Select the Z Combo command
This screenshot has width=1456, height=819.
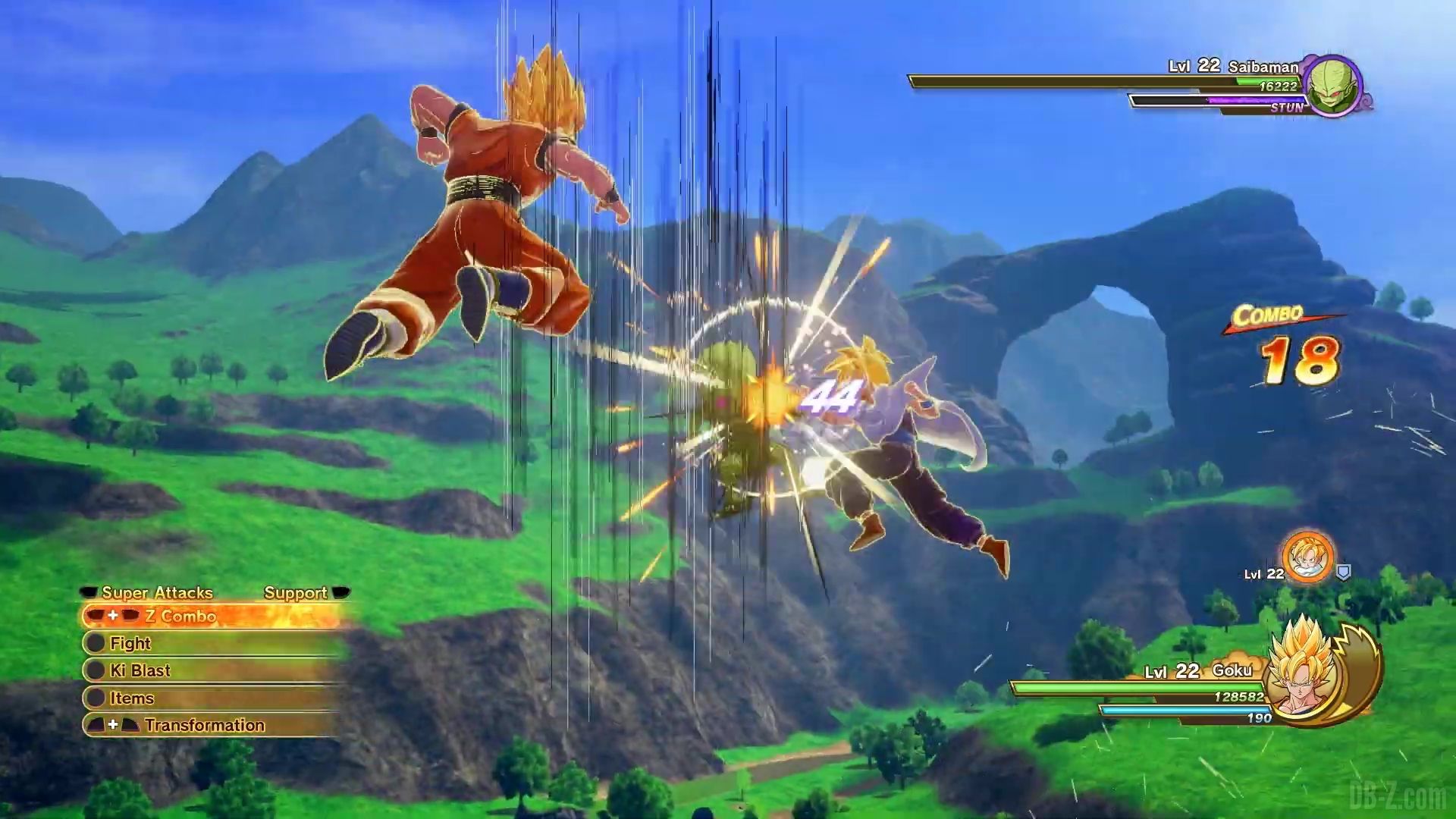[180, 617]
